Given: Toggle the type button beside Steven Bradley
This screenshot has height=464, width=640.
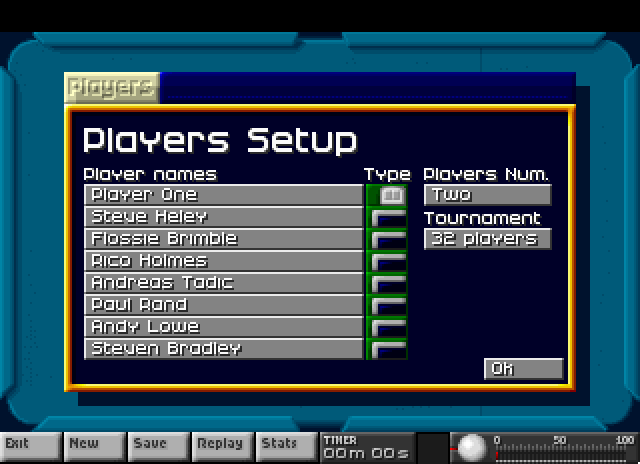Looking at the screenshot, I should point(388,349).
